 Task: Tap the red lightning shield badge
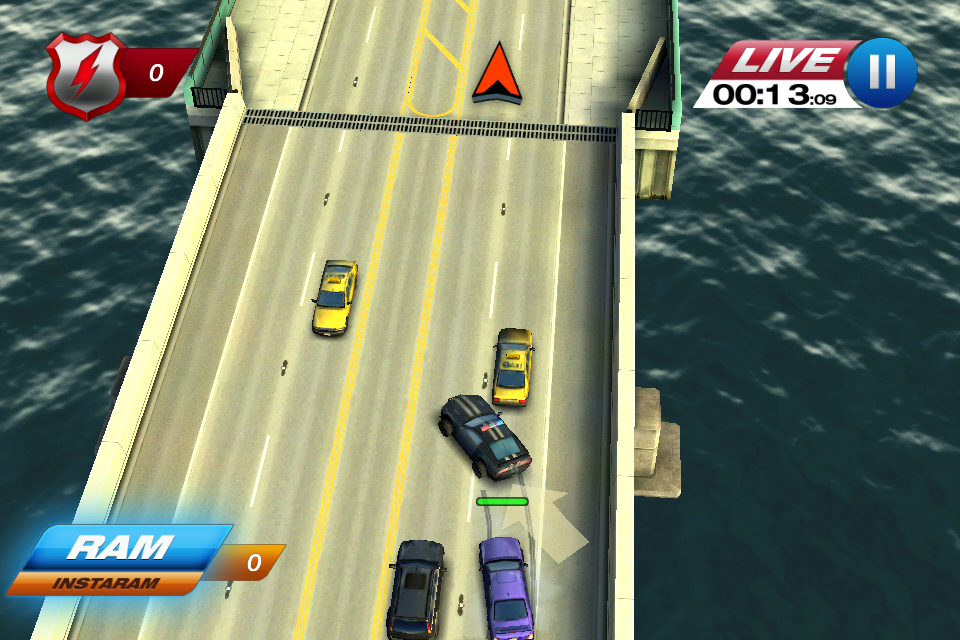coord(86,74)
